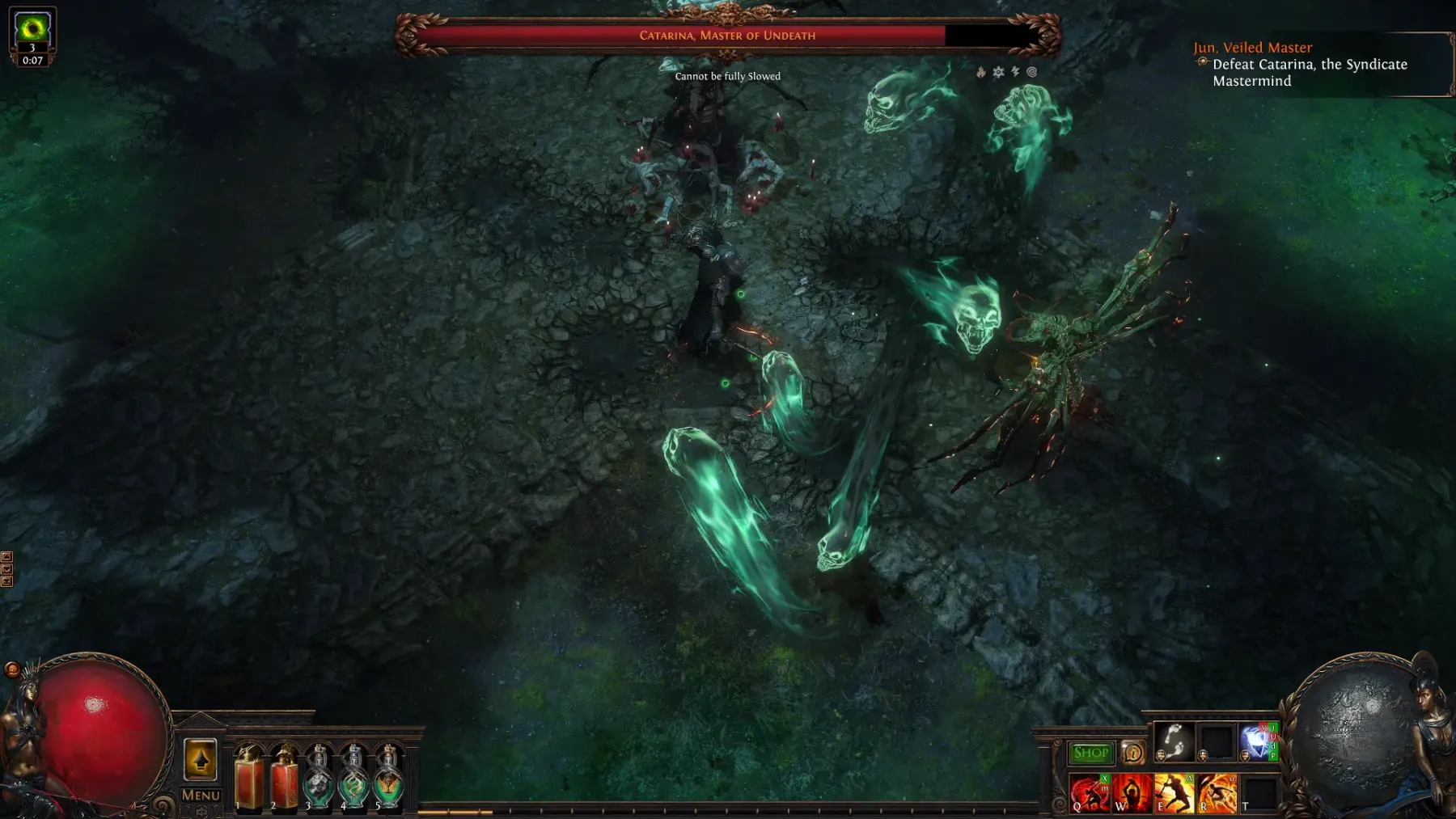The image size is (1456, 819).
Task: Click the golden up-arrow level-up button
Action: pos(201,760)
